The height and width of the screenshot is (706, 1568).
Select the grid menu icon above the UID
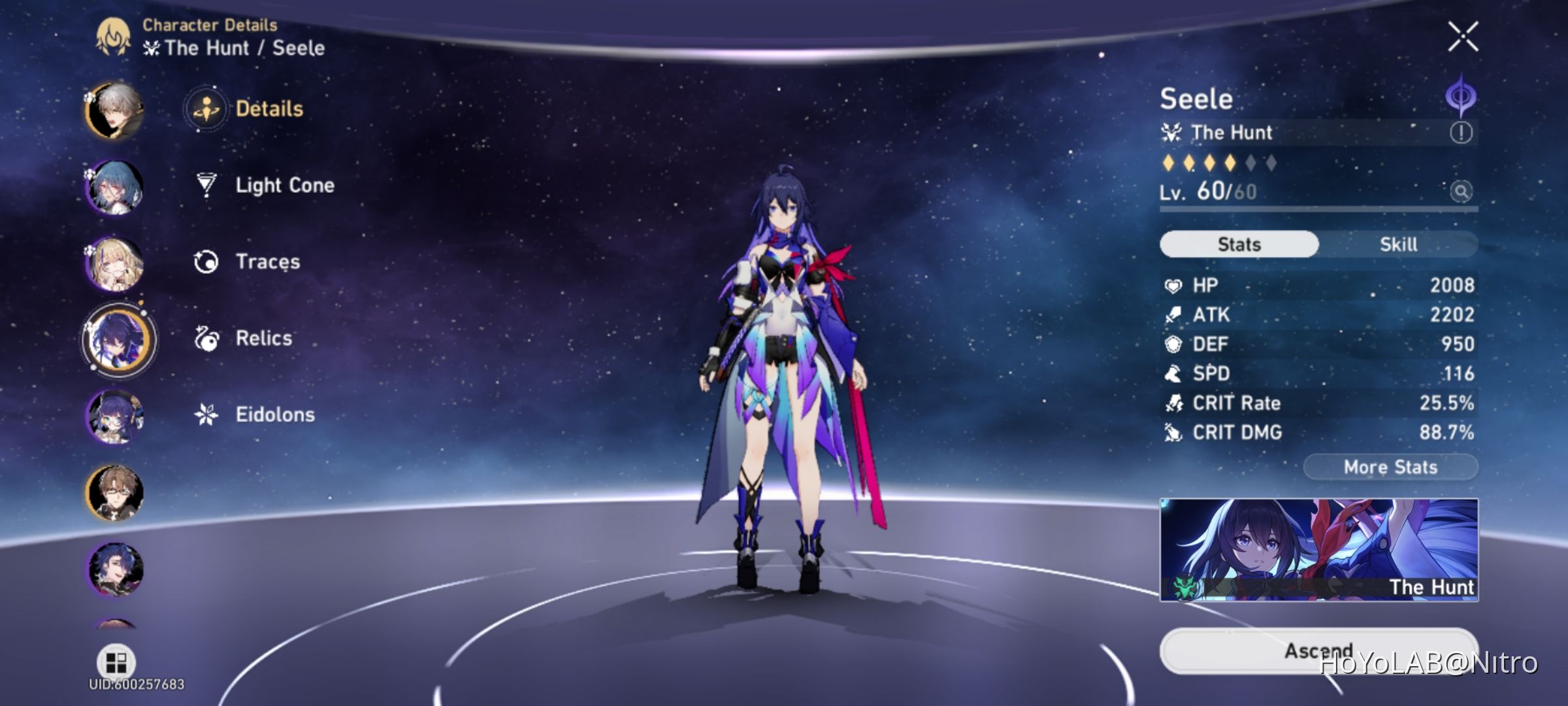(115, 662)
